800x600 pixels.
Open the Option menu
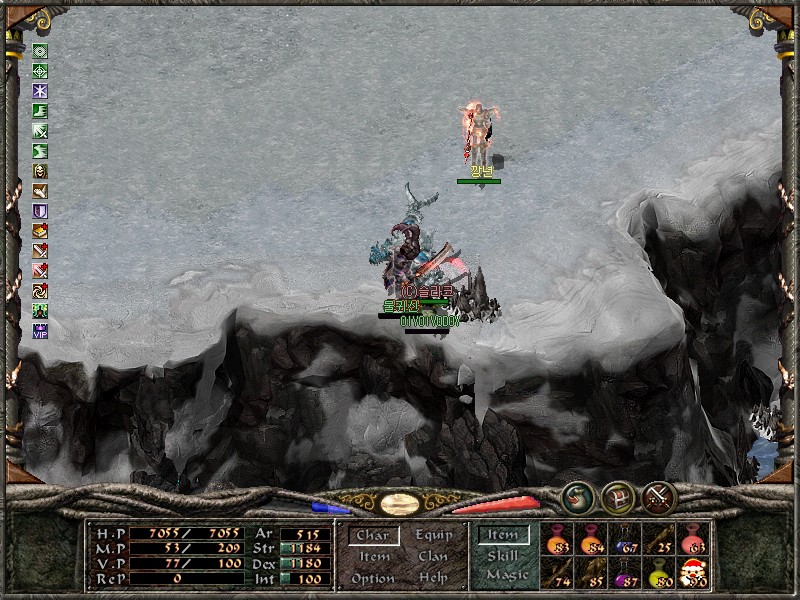click(373, 579)
